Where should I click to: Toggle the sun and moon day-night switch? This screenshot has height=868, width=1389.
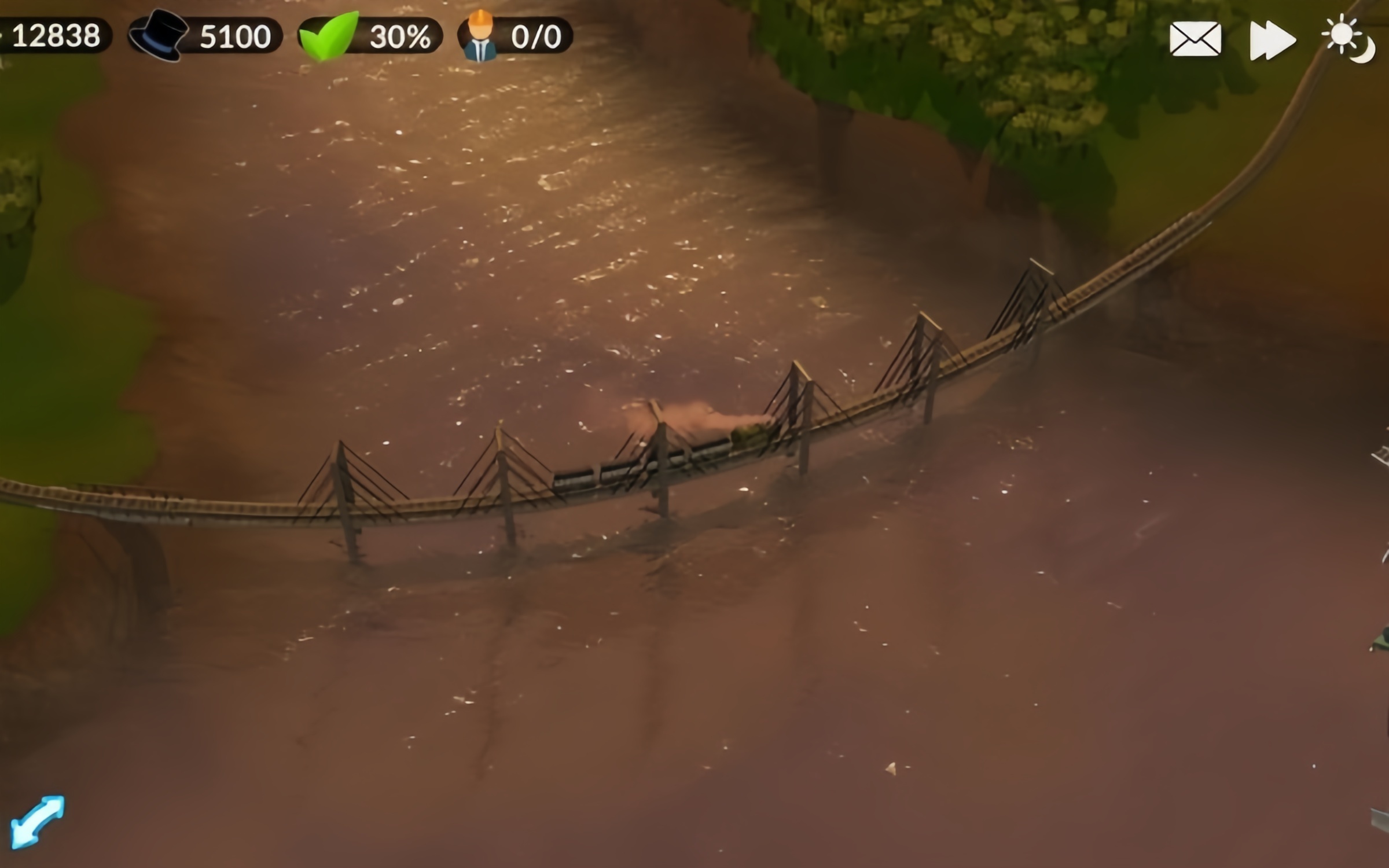[1348, 39]
